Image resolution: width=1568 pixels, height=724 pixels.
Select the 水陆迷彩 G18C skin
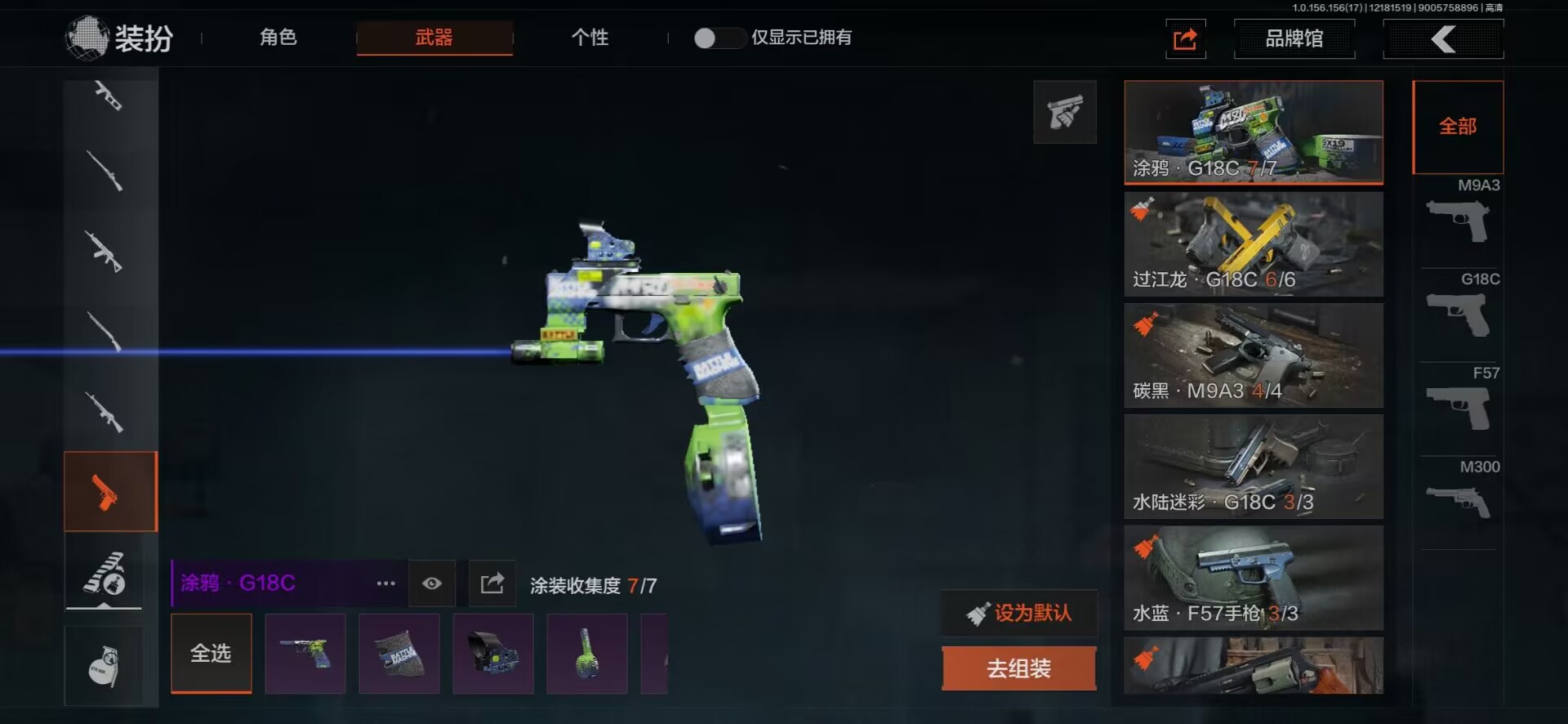[1254, 467]
